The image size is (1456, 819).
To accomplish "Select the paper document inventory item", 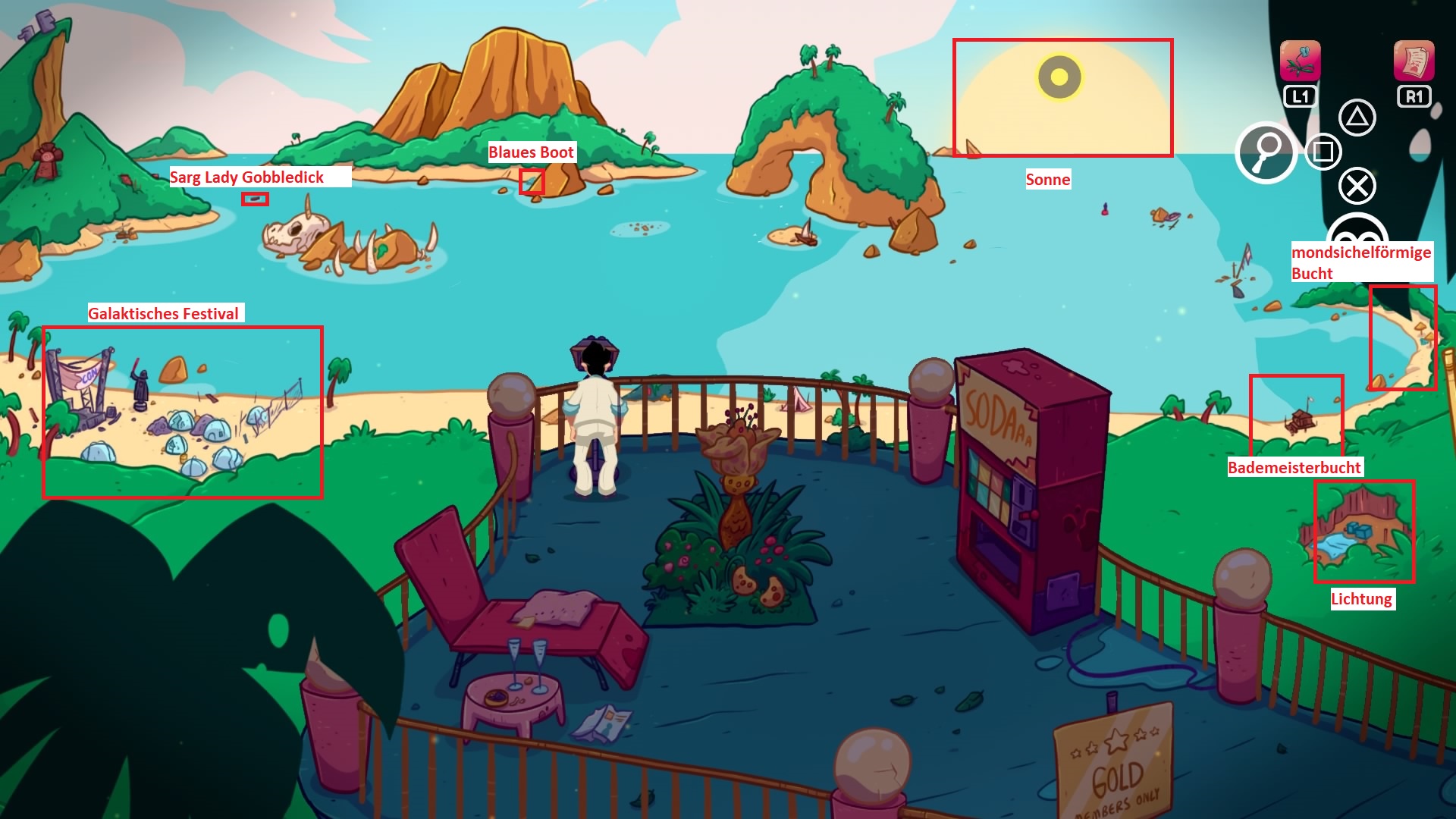I will 1414,61.
